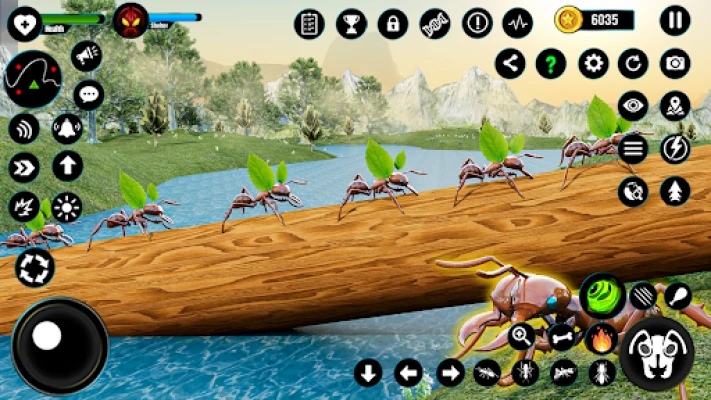Viewport: 711px width, 400px height.
Task: Activate the green swirl ability
Action: [x=602, y=295]
